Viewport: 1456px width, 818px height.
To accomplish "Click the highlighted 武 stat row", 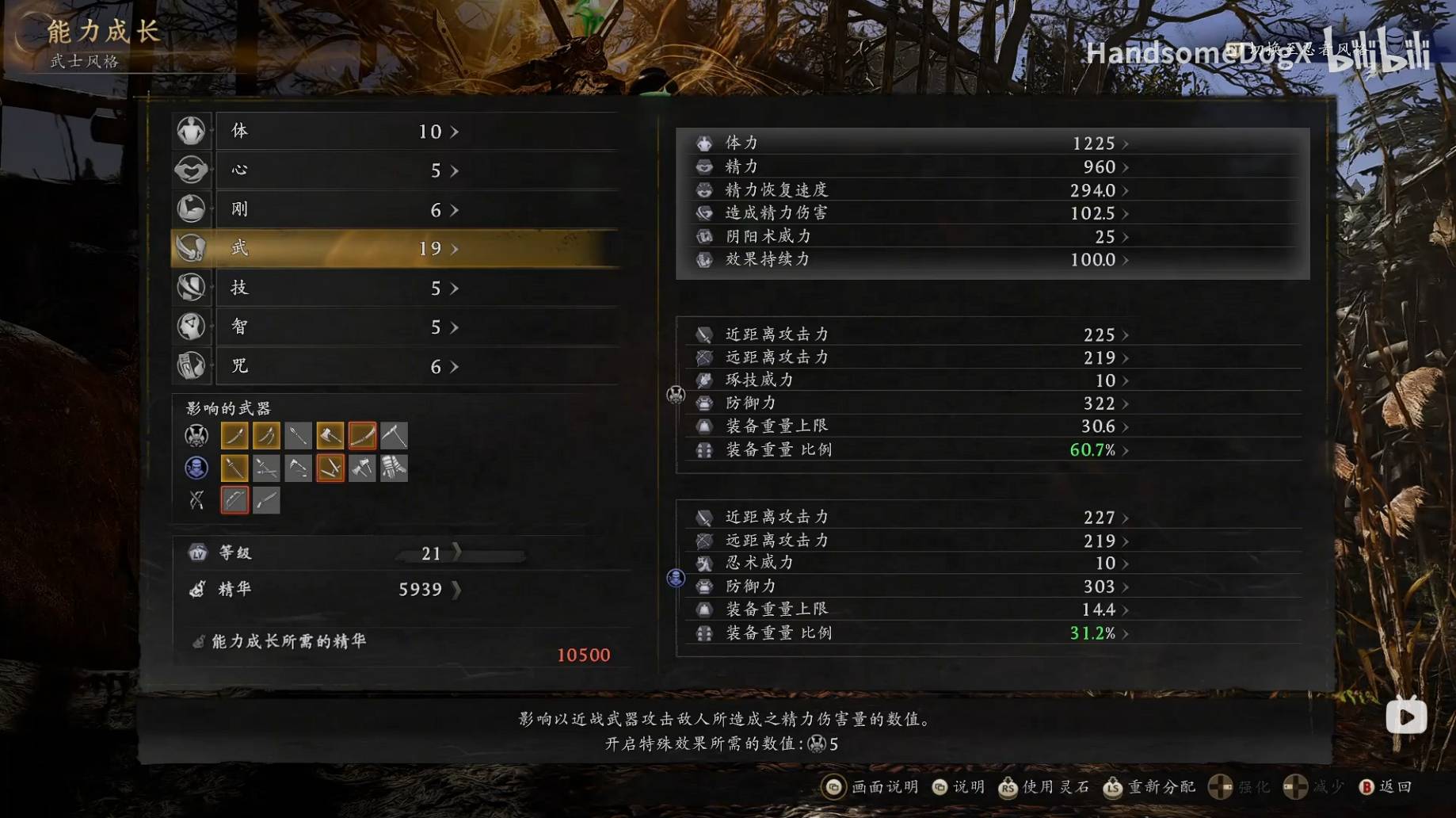I will [x=394, y=248].
